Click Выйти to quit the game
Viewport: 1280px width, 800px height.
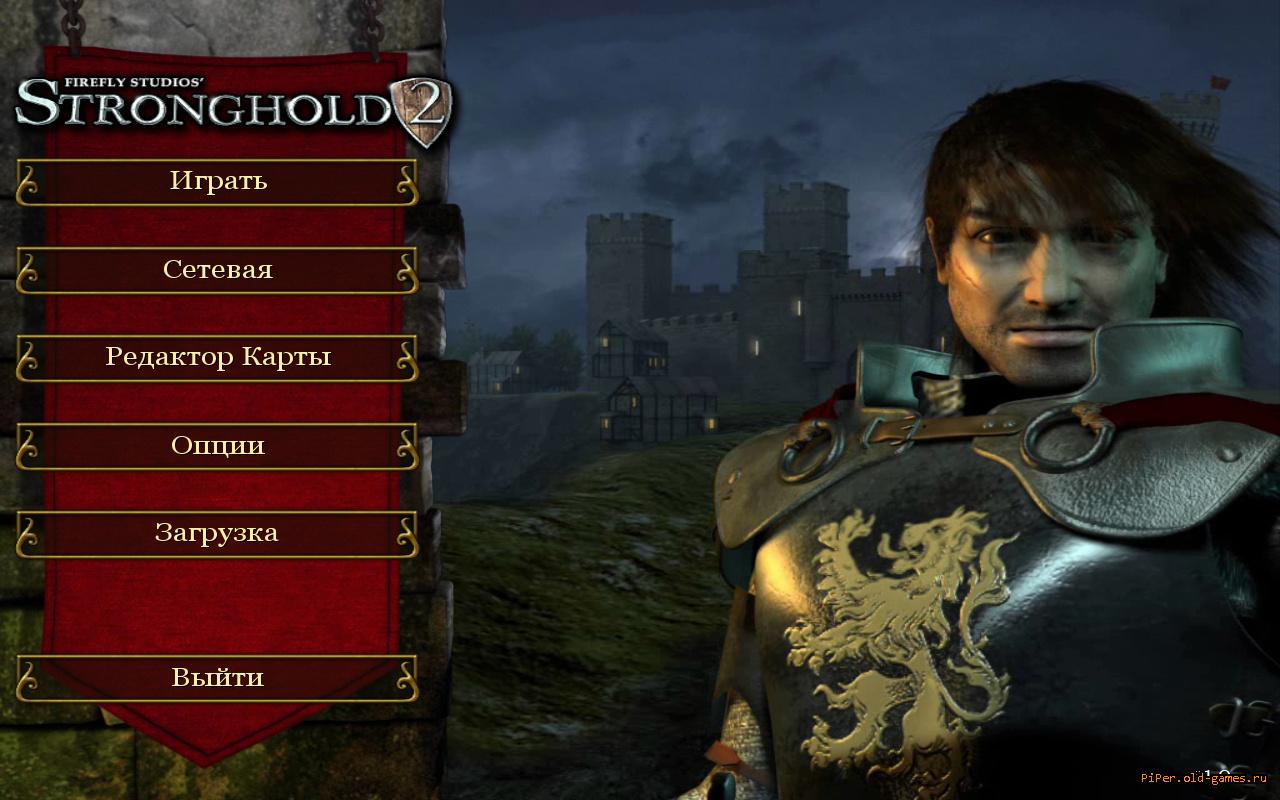tap(217, 678)
